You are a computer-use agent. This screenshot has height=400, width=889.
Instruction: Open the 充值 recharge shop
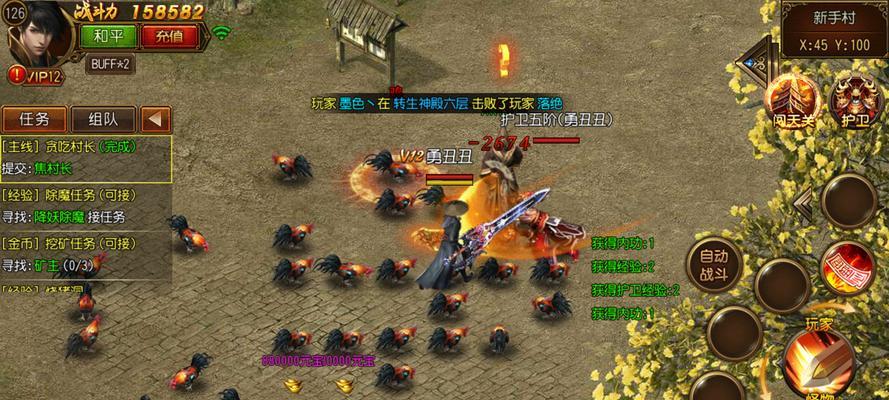tap(162, 36)
